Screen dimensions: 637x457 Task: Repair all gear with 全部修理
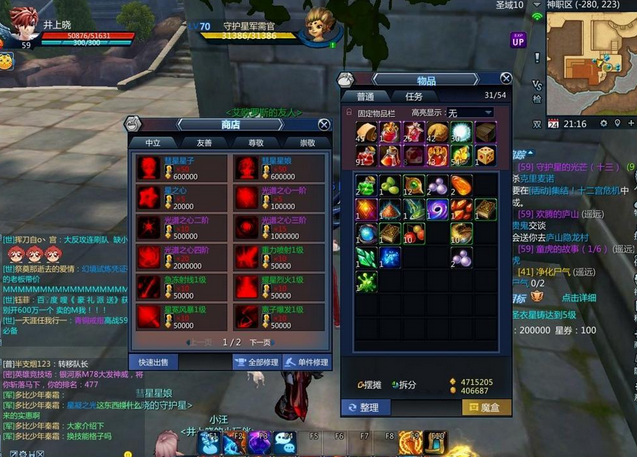click(x=256, y=362)
